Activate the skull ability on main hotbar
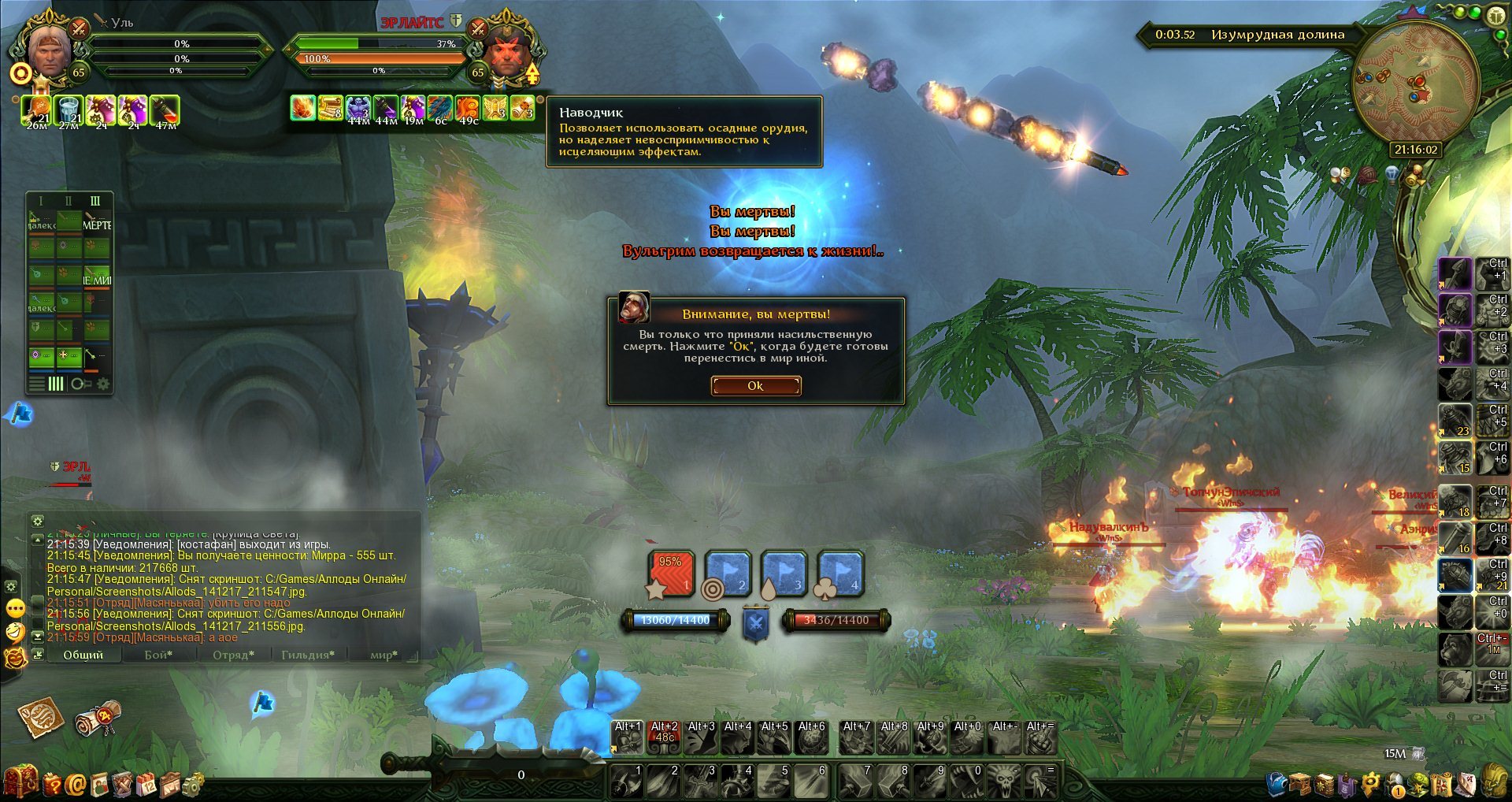 pos(1005,782)
